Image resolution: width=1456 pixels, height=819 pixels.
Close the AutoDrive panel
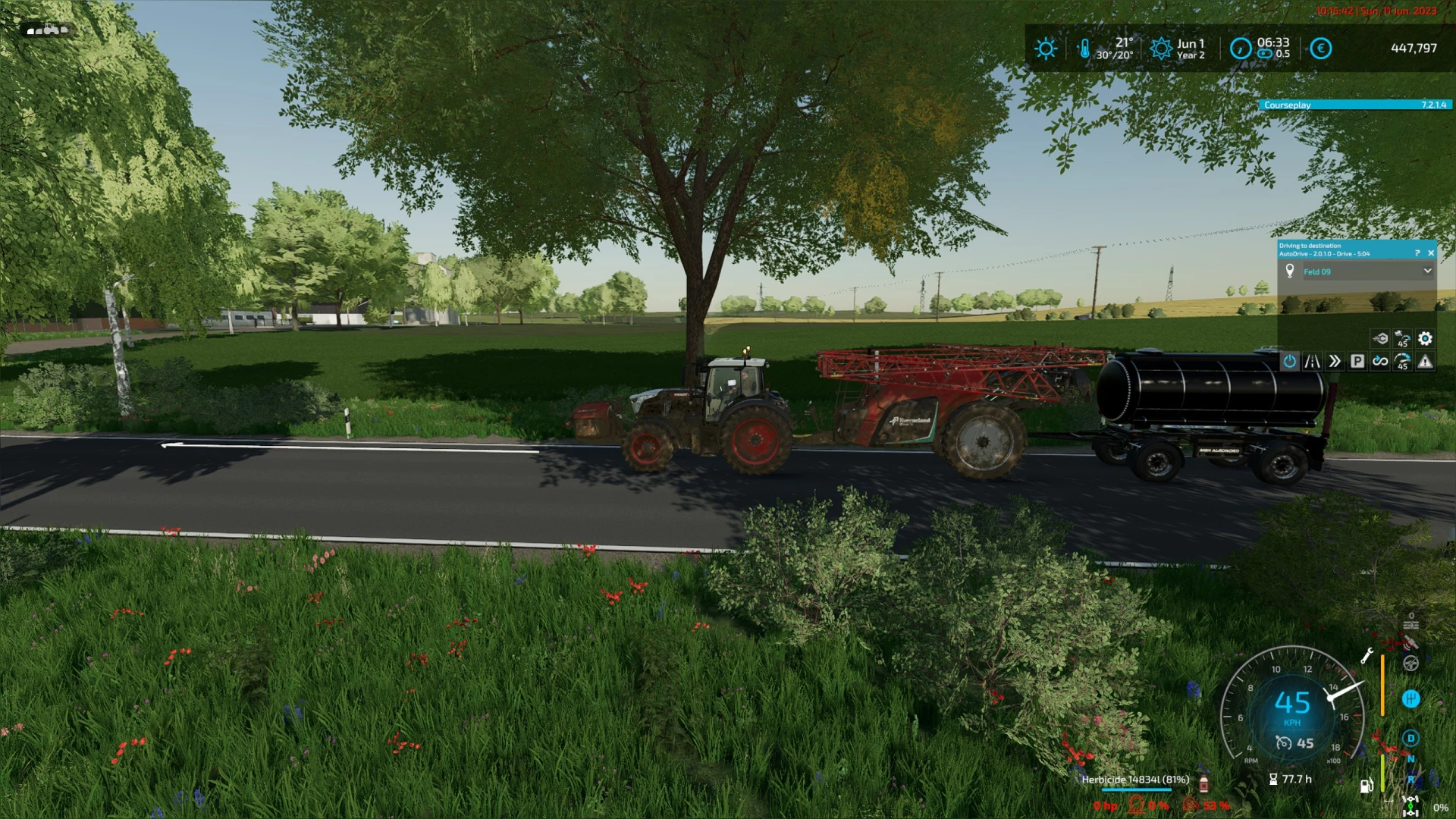coord(1431,253)
